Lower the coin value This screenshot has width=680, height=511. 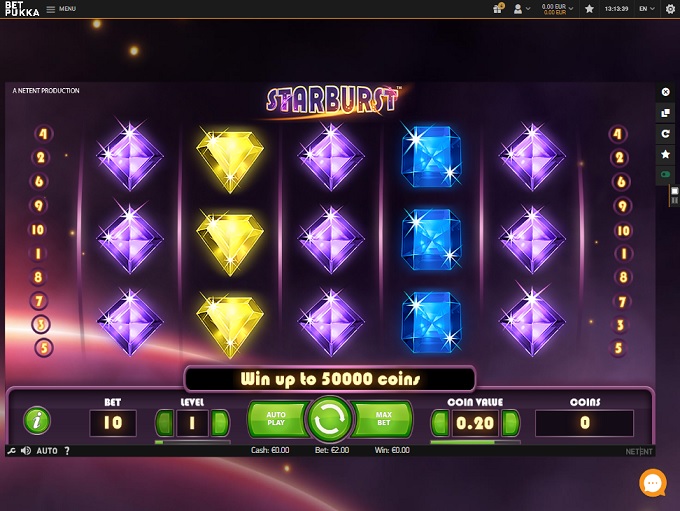point(436,423)
